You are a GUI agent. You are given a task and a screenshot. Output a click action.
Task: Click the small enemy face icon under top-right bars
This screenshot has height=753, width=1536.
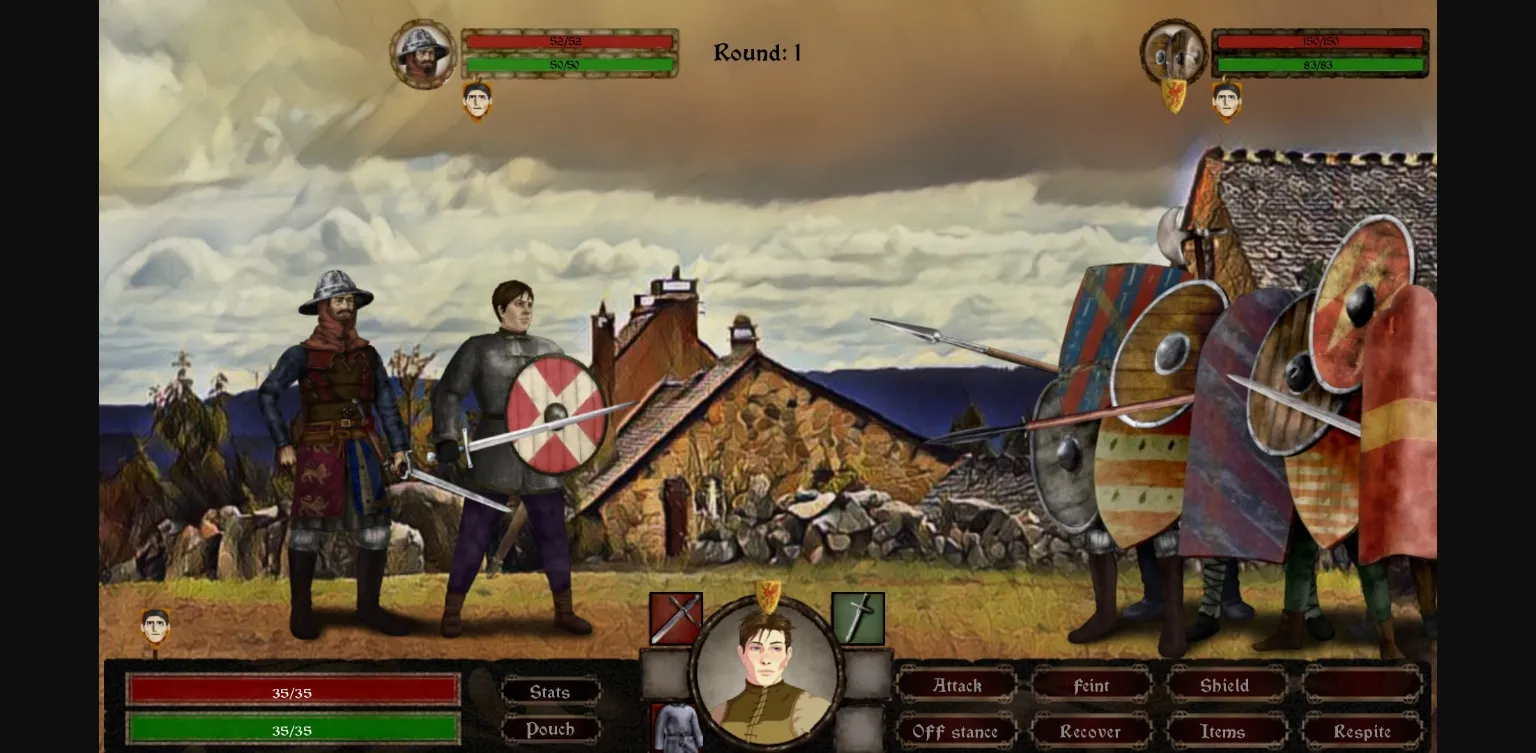(x=1226, y=101)
